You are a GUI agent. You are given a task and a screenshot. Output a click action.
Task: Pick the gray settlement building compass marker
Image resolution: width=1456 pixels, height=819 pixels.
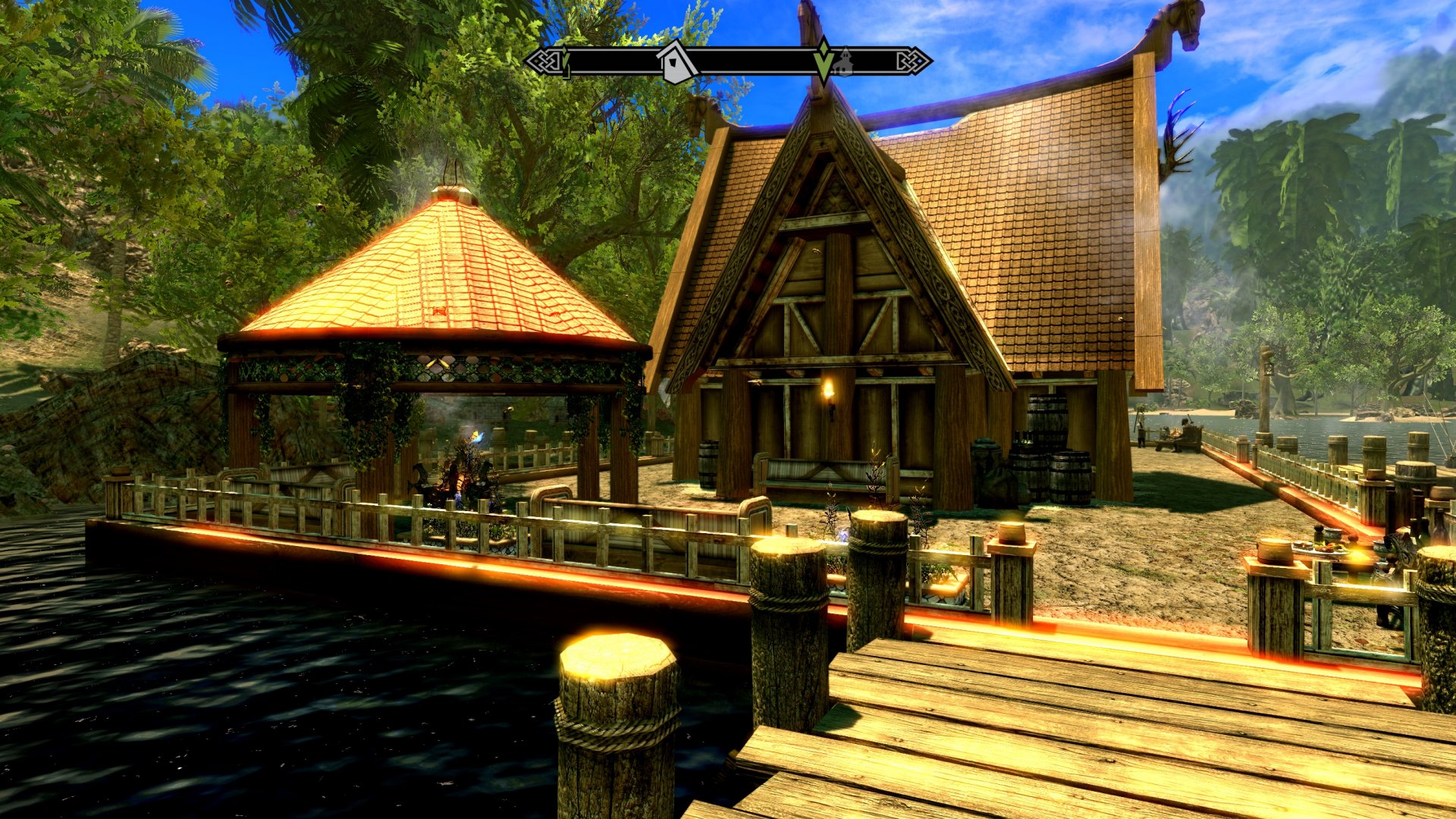click(x=843, y=62)
